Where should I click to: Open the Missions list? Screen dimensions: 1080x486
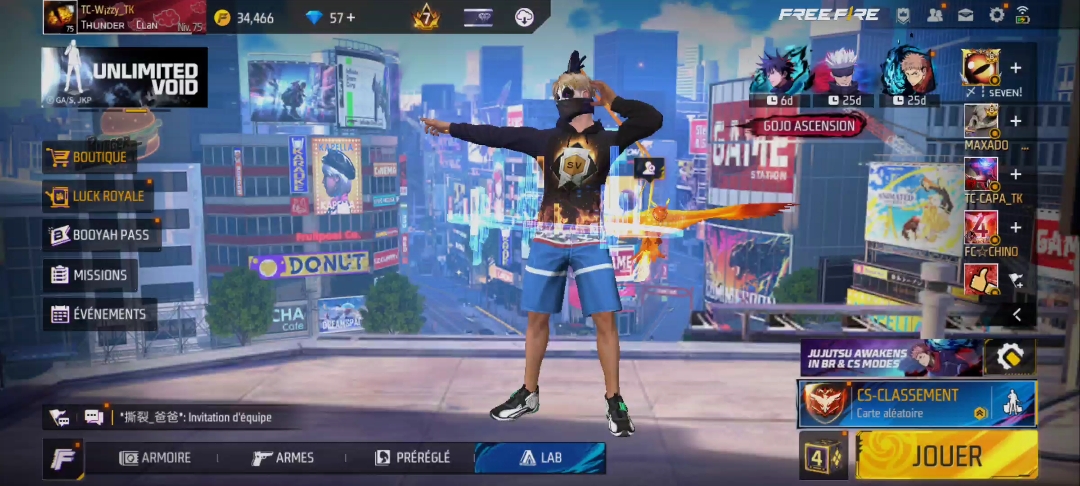pyautogui.click(x=90, y=275)
